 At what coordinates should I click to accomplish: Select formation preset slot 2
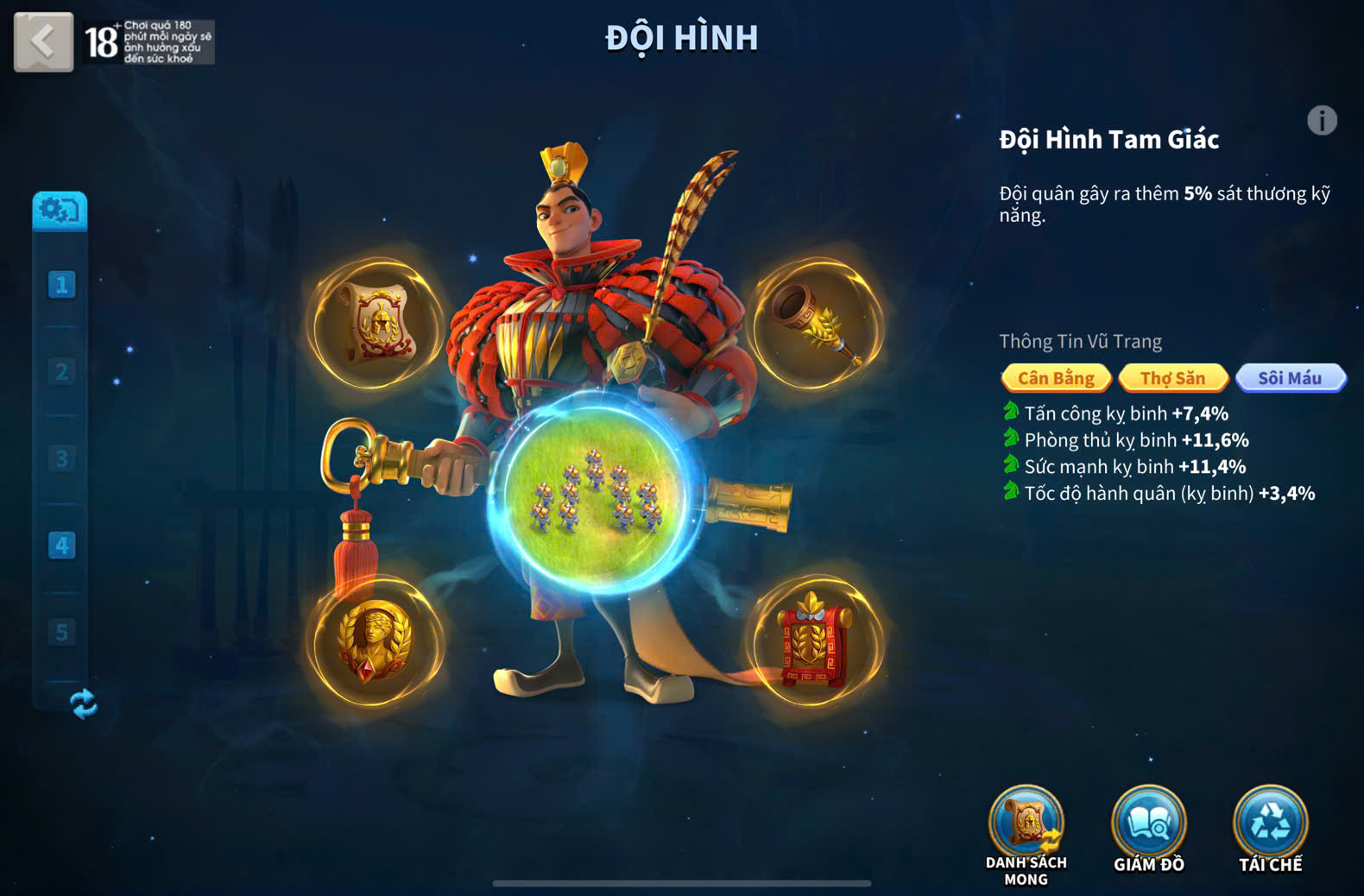pos(61,372)
